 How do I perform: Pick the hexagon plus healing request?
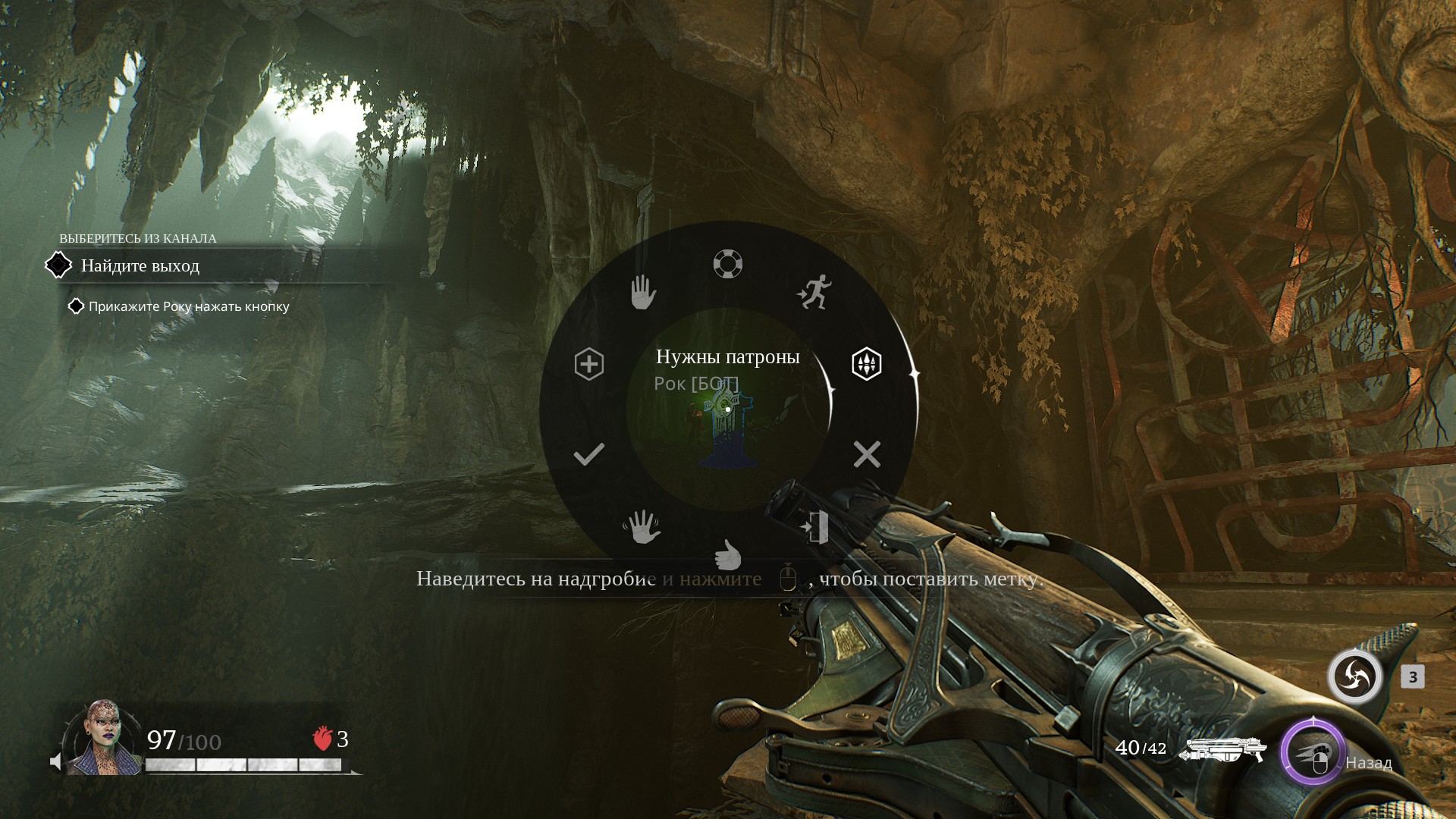pyautogui.click(x=589, y=364)
